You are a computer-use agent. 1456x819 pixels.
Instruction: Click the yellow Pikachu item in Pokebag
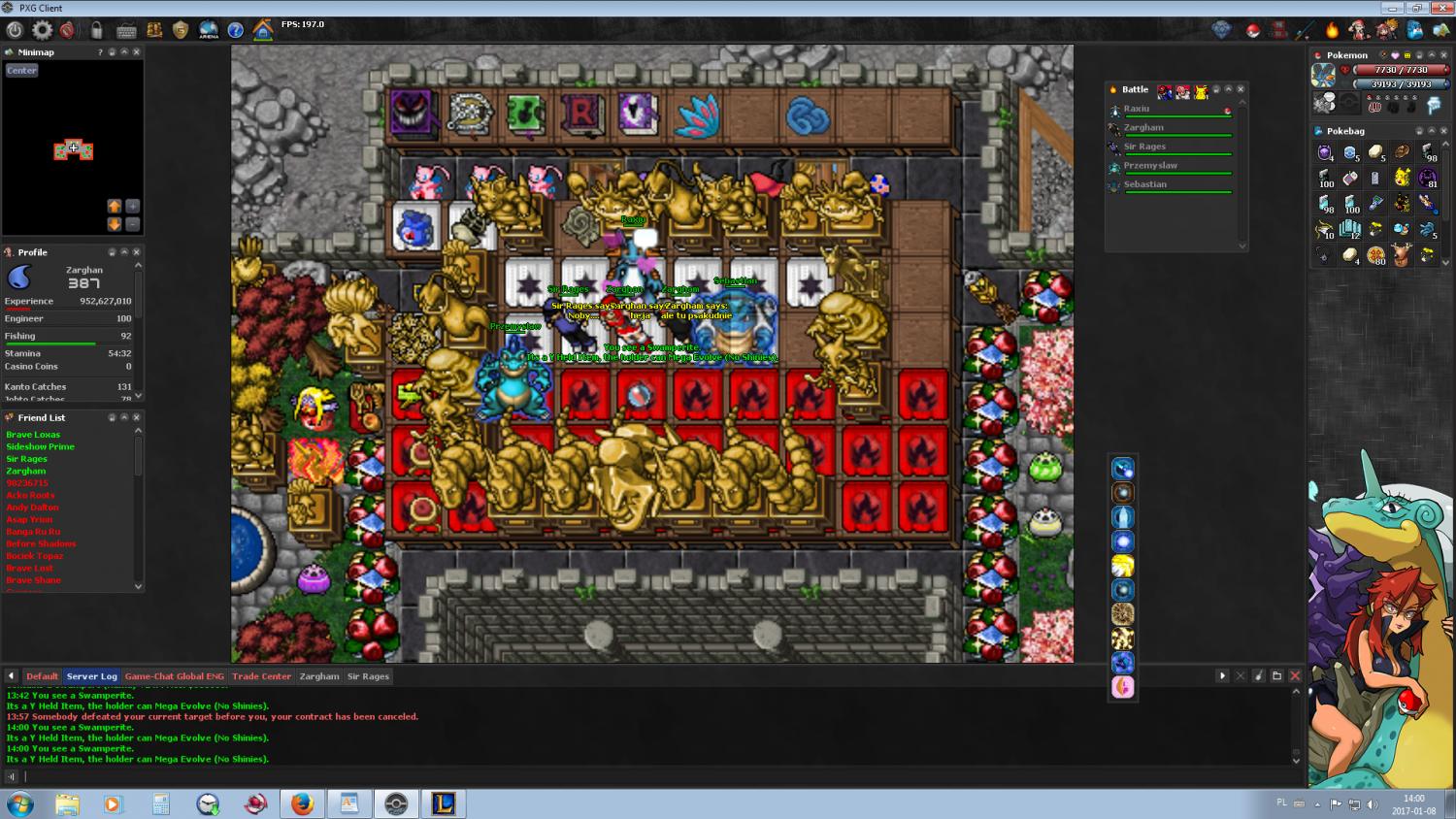(1402, 178)
